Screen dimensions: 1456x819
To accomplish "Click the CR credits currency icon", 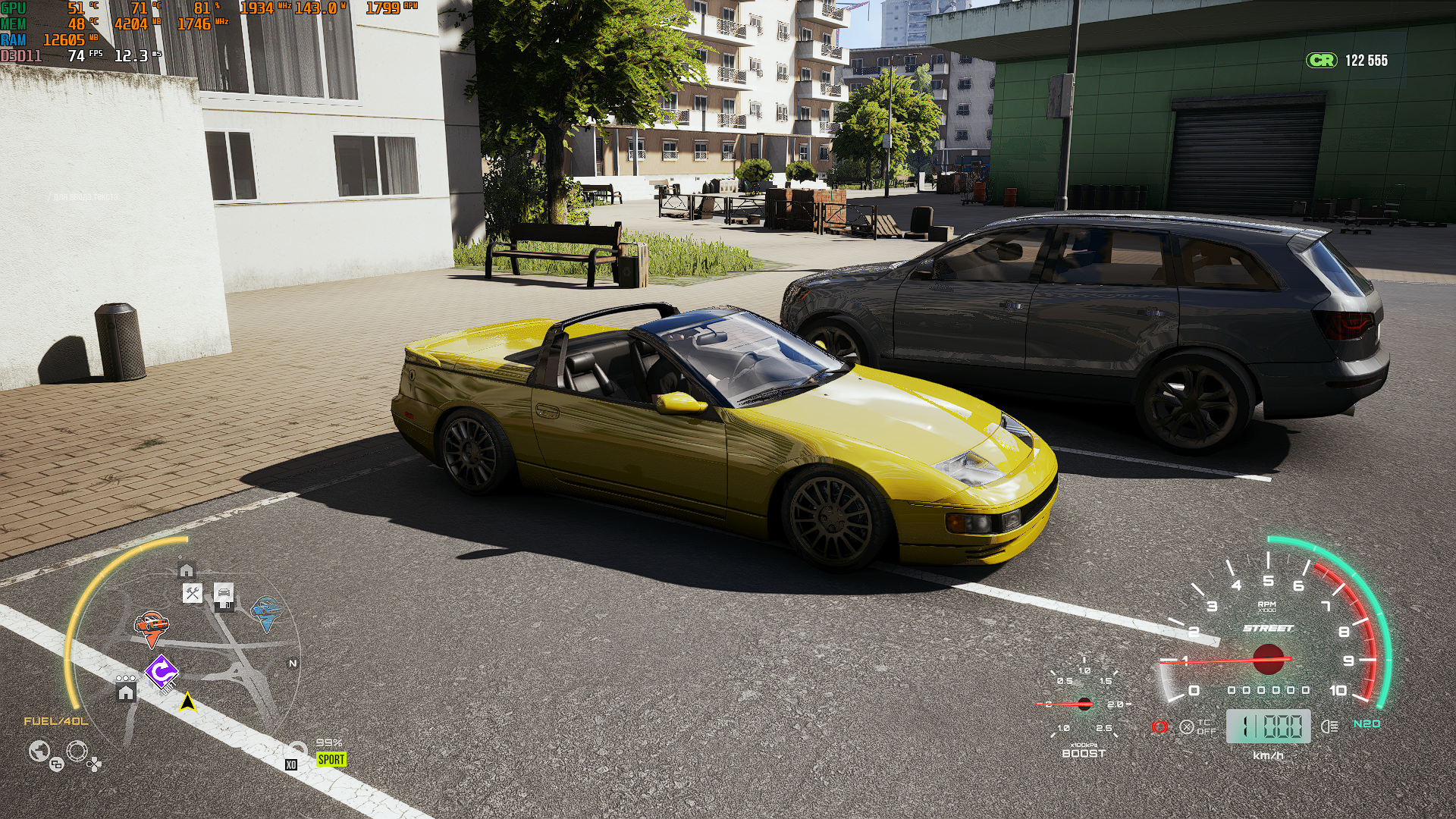I will (x=1322, y=61).
